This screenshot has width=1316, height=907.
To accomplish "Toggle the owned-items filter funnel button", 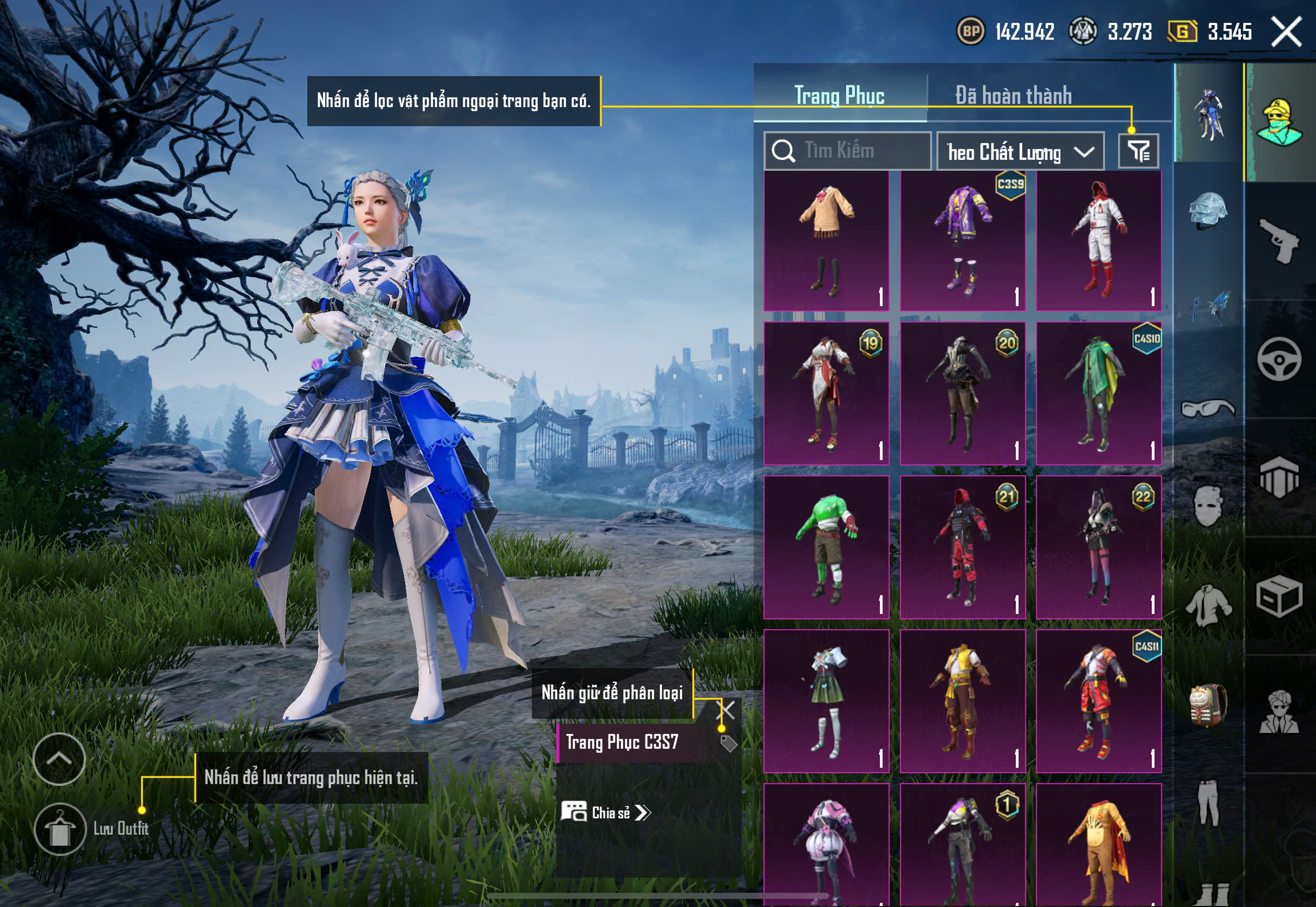I will click(x=1138, y=151).
